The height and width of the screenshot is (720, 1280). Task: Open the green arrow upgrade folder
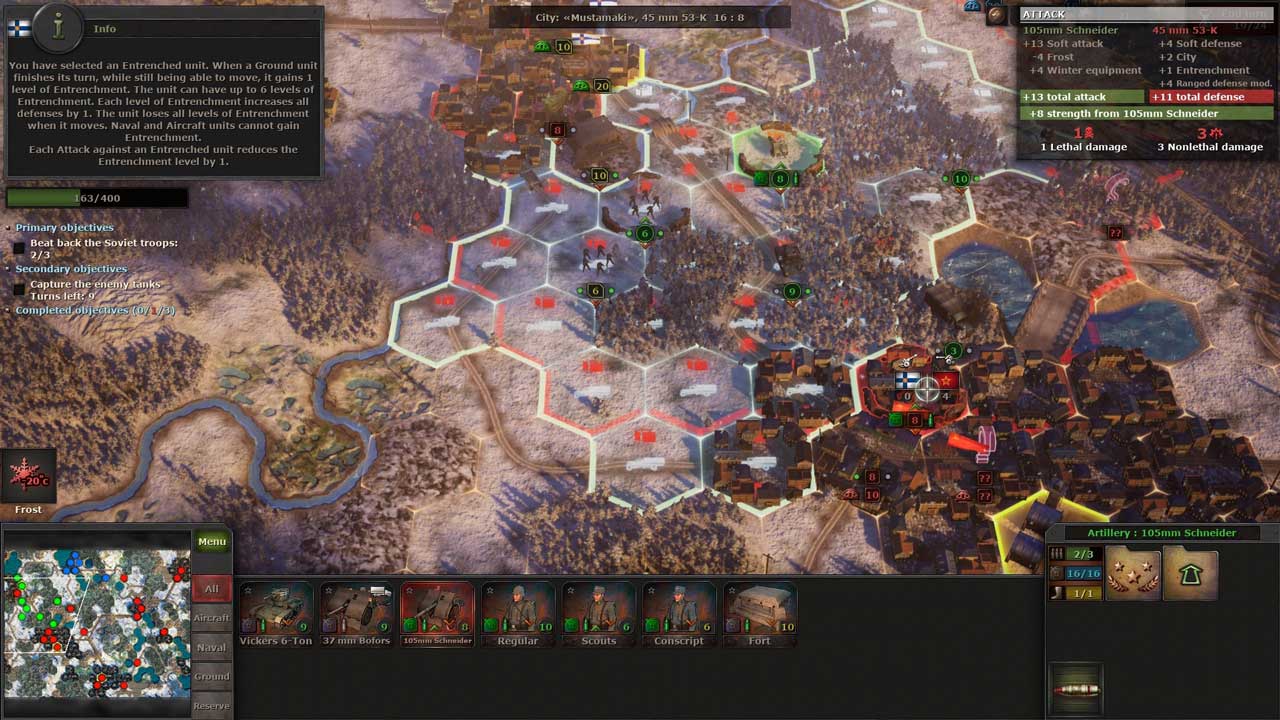click(1190, 573)
